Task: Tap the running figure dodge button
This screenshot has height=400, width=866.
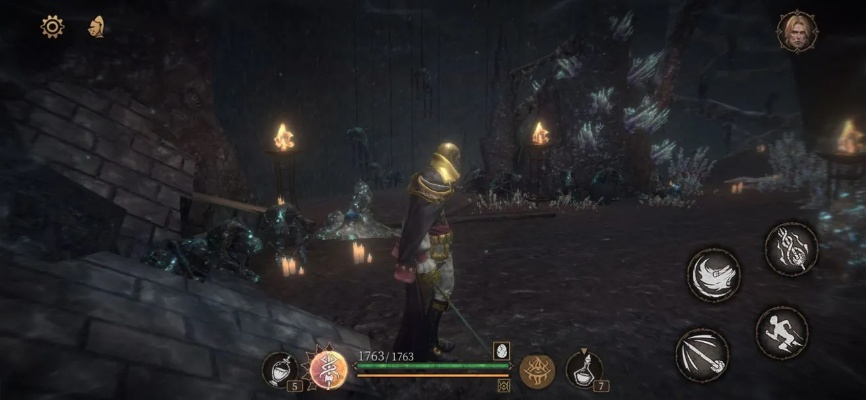Action: 781,332
